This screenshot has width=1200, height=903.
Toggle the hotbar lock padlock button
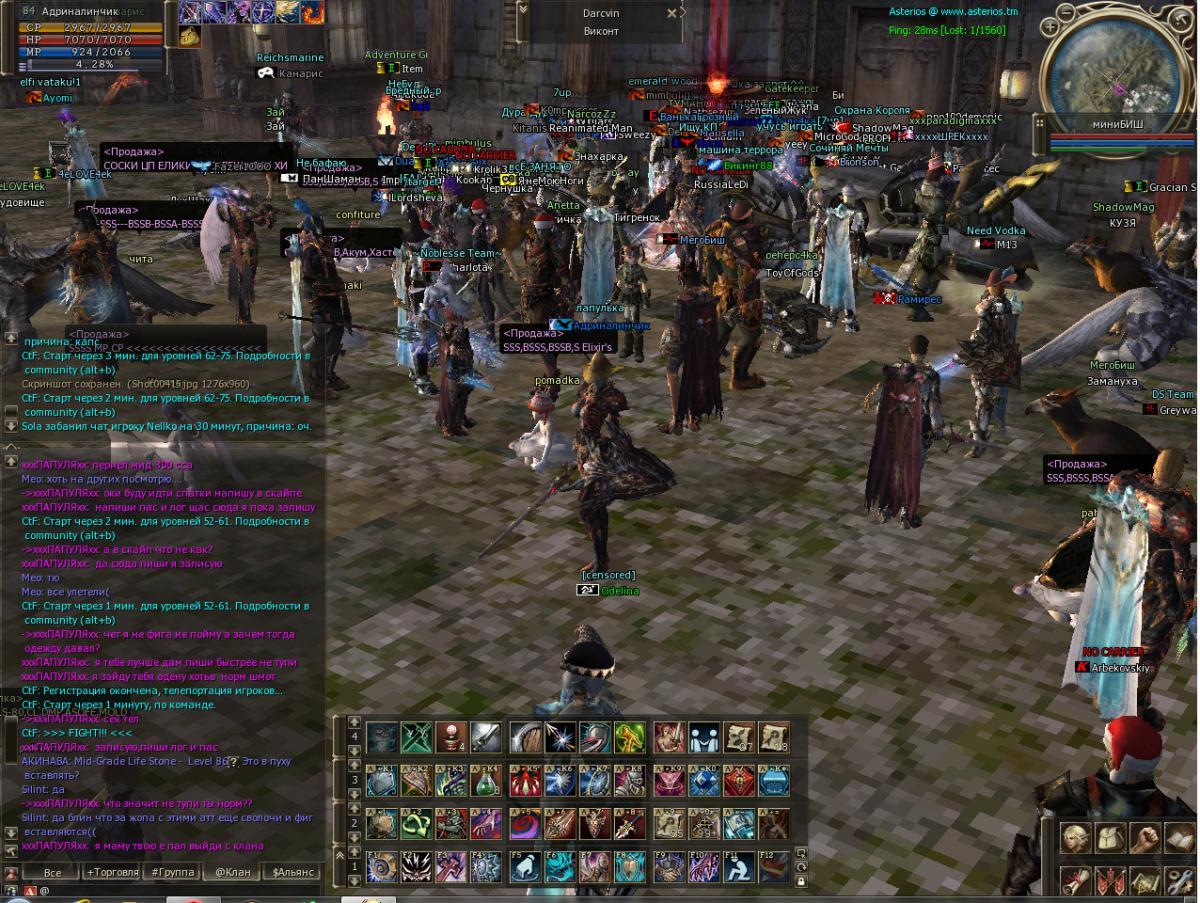(x=801, y=881)
